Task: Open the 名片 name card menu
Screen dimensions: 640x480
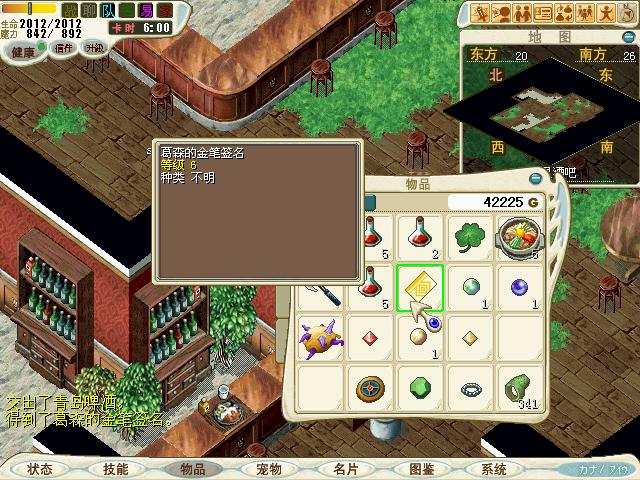Action: (345, 468)
